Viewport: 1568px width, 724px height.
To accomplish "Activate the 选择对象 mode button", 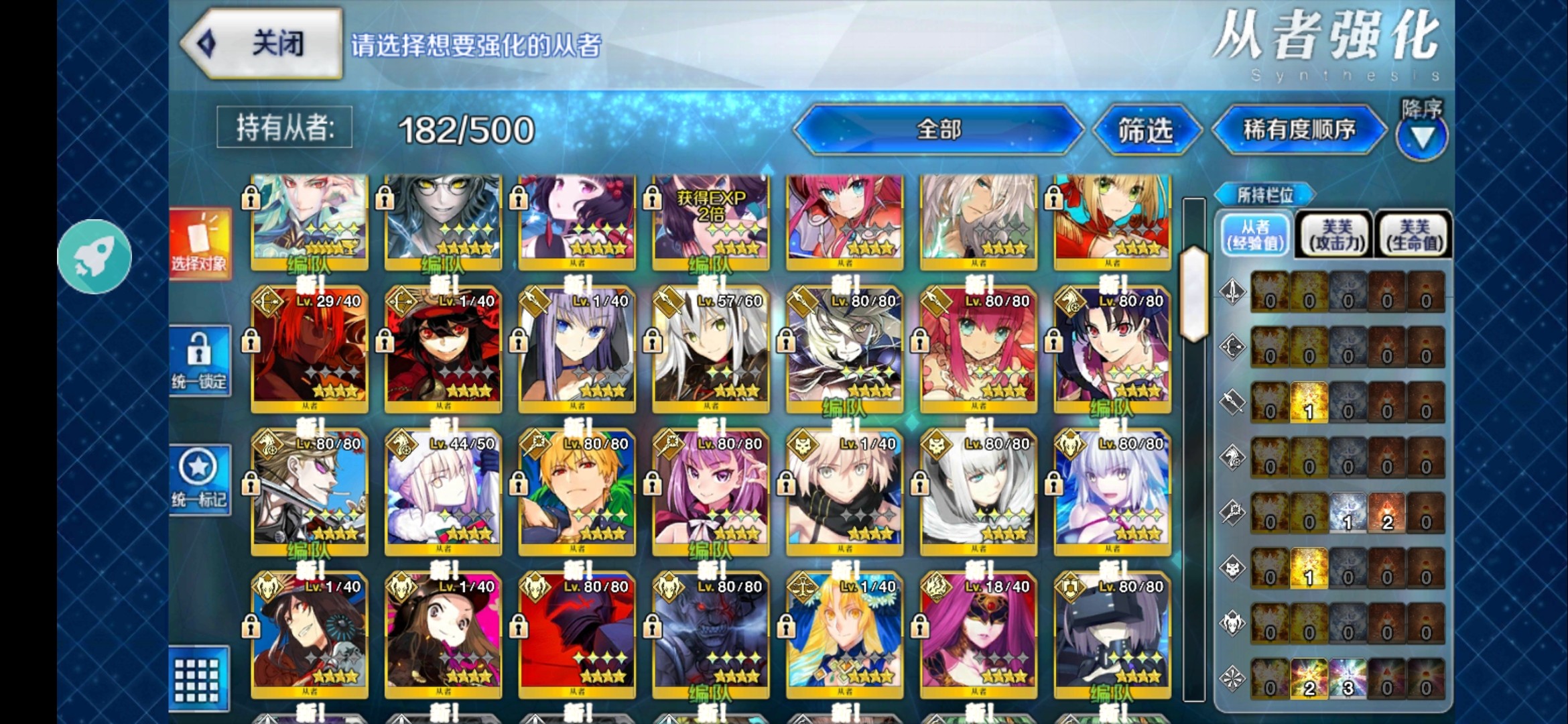I will 200,244.
